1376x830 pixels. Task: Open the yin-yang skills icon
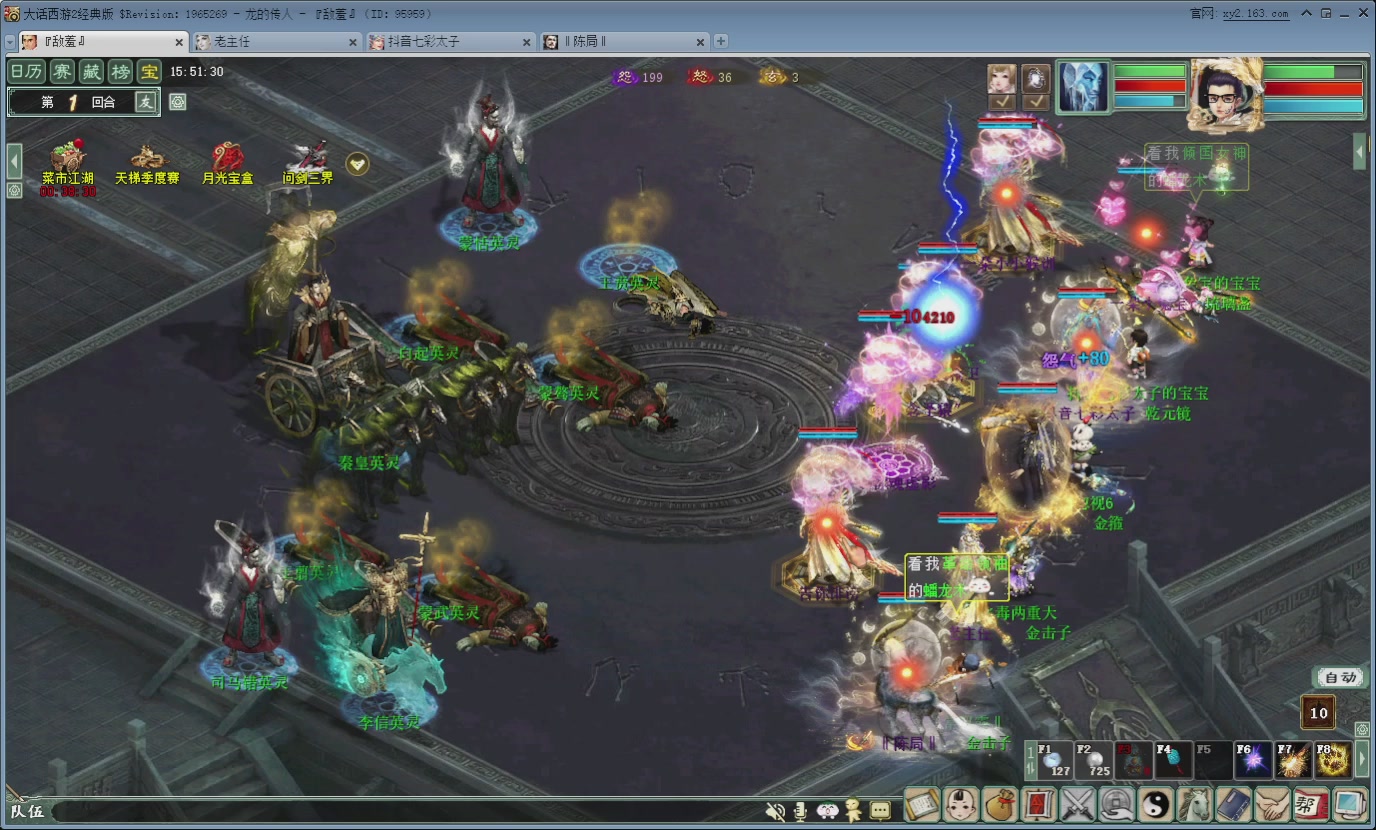coord(1156,804)
